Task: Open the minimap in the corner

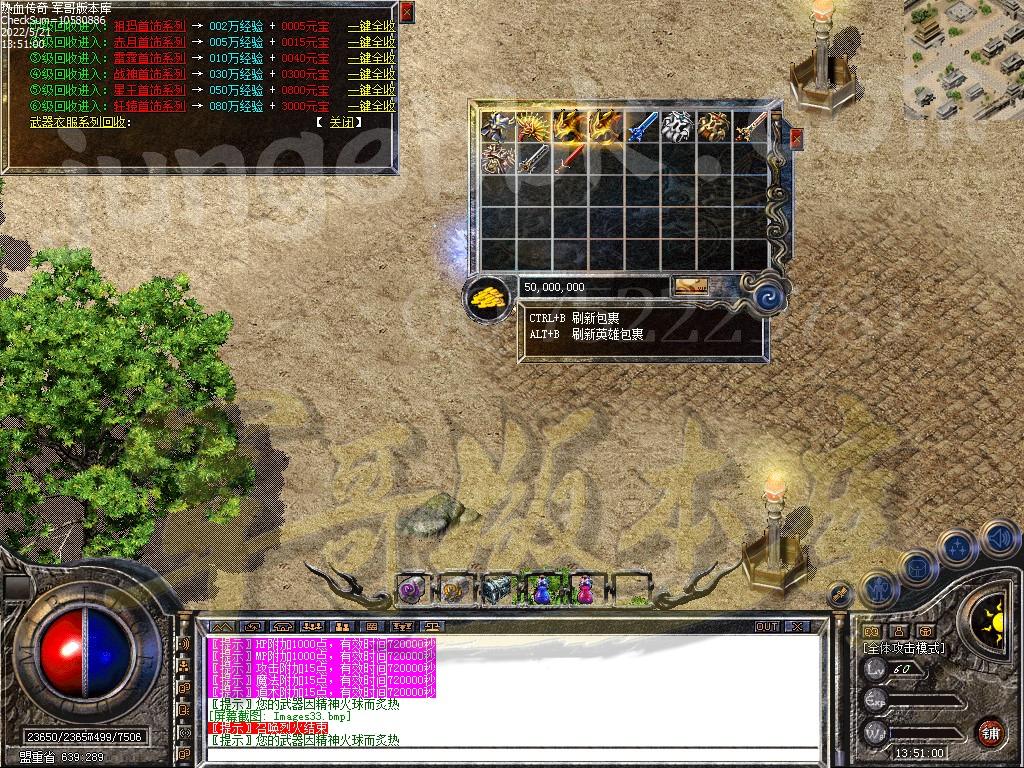Action: (963, 58)
